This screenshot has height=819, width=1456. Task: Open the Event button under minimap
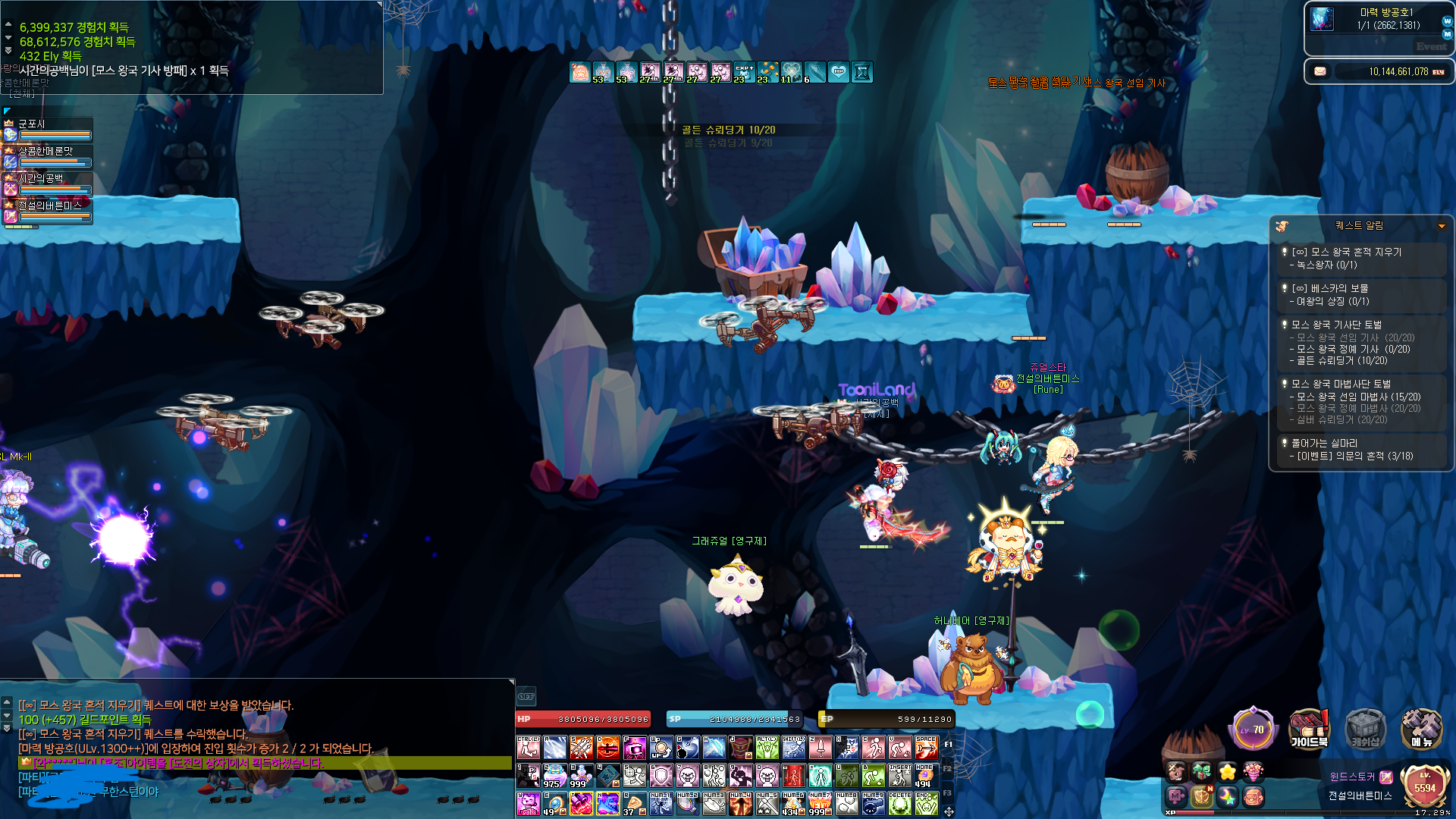tap(1431, 46)
